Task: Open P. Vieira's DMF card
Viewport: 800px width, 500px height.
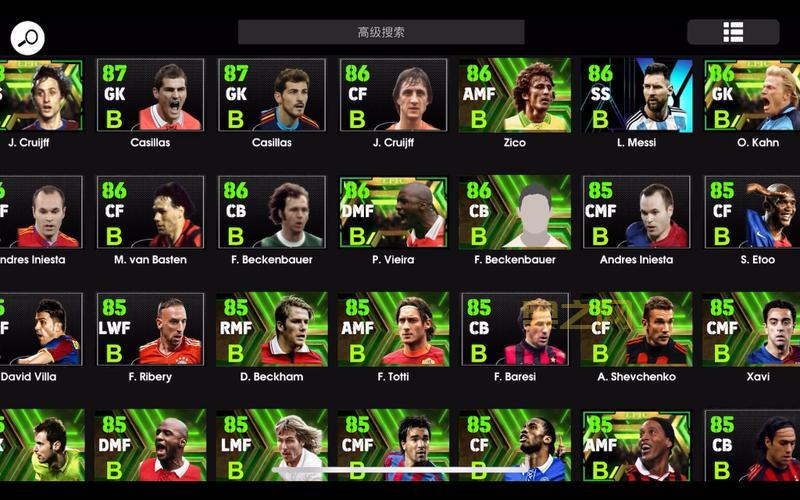Action: click(392, 212)
